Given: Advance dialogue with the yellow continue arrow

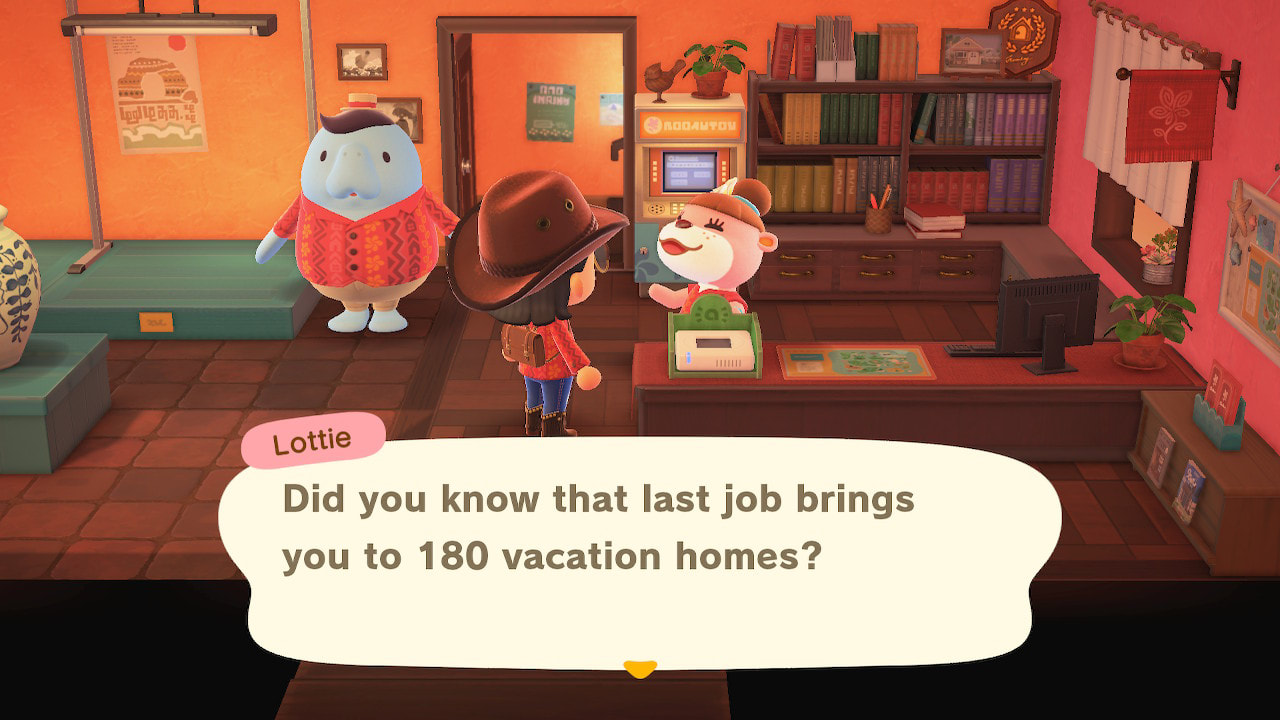Looking at the screenshot, I should [x=639, y=668].
